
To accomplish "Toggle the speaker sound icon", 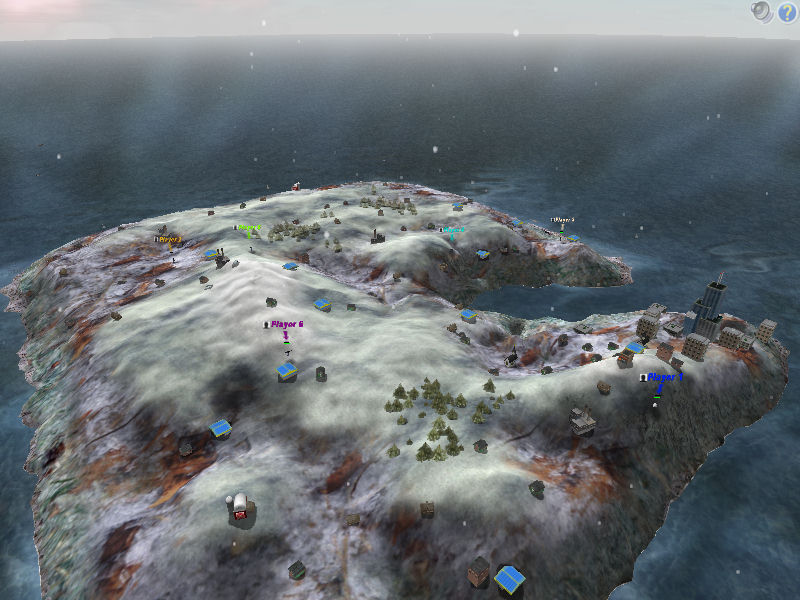I will [x=762, y=12].
